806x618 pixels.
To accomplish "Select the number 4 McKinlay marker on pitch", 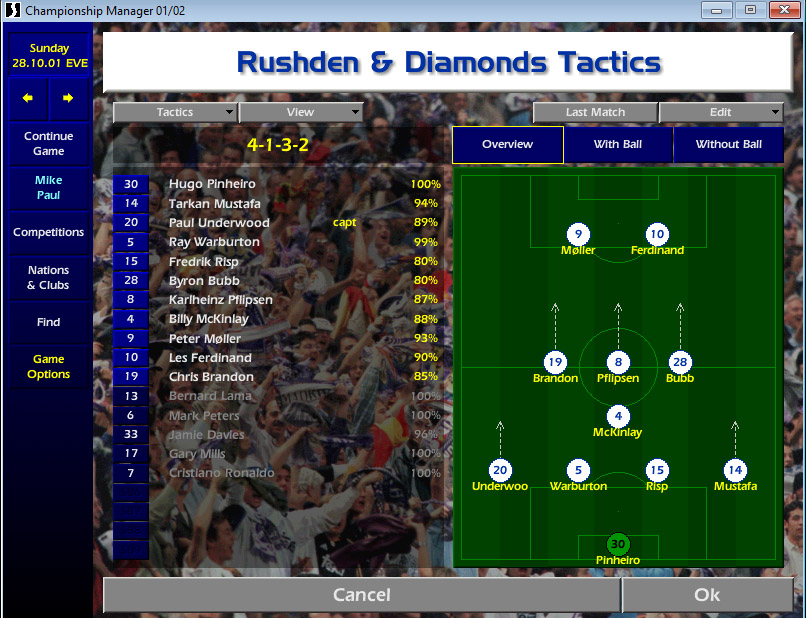I will pyautogui.click(x=618, y=417).
